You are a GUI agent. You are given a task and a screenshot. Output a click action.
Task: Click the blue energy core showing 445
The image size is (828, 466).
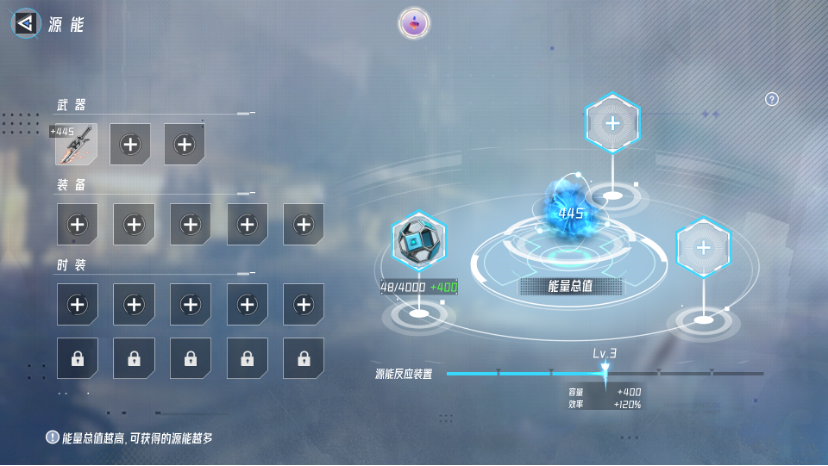571,212
